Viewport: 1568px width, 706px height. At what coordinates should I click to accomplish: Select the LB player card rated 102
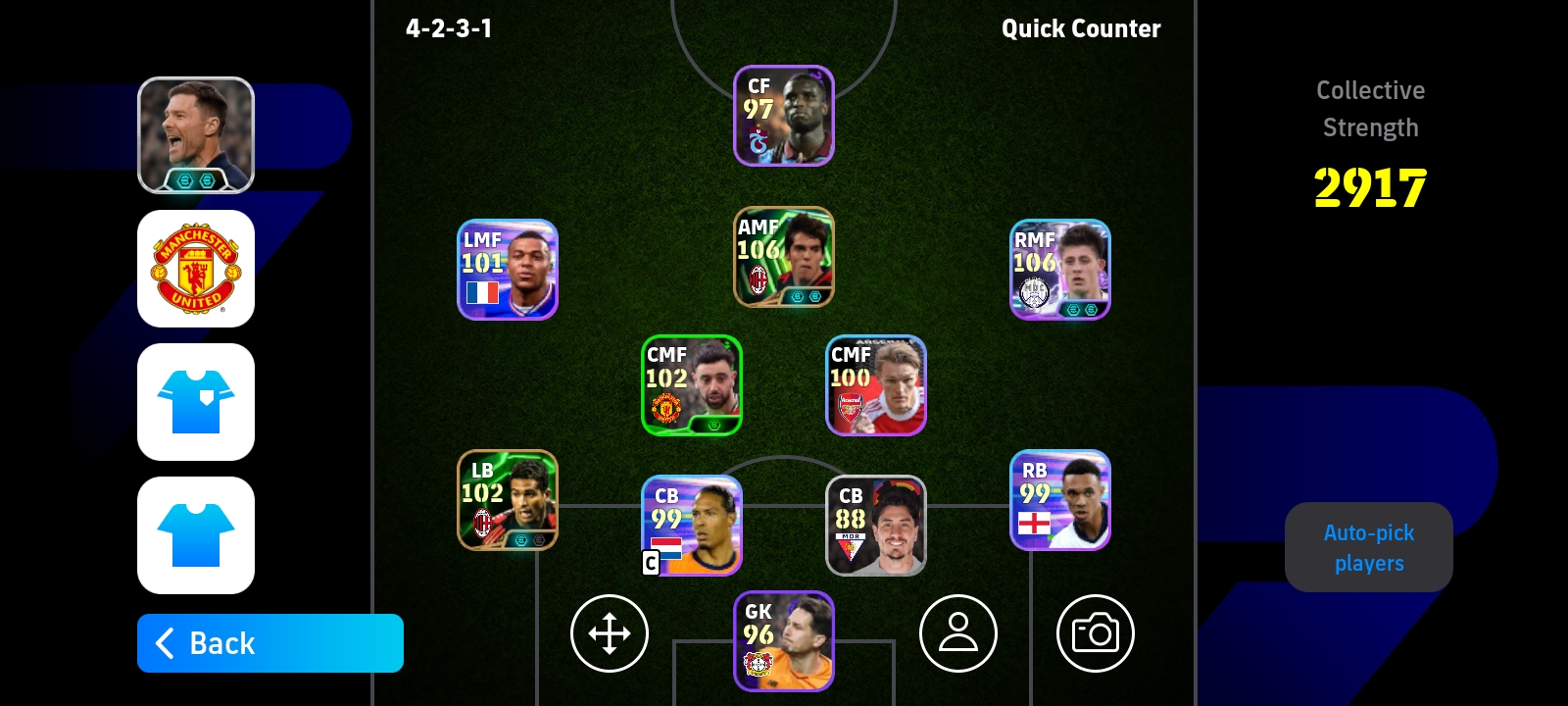(x=508, y=500)
